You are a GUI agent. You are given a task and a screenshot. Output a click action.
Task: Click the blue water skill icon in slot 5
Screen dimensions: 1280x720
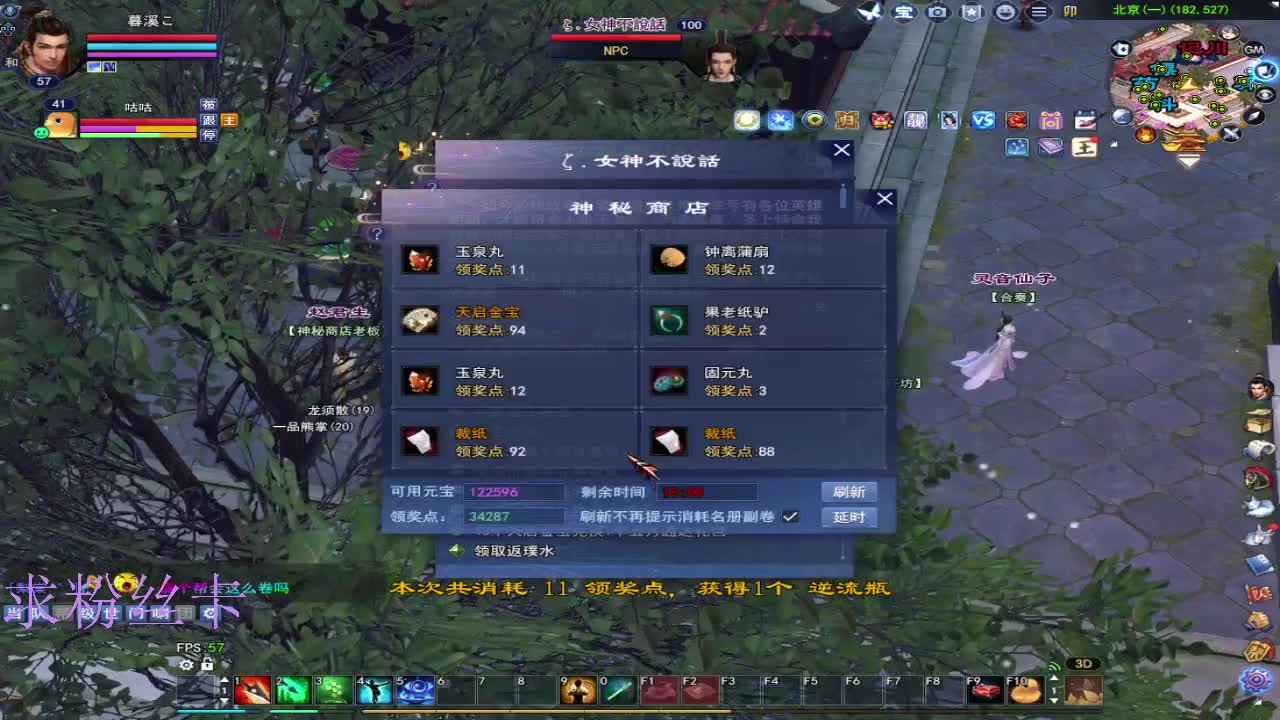click(x=415, y=689)
